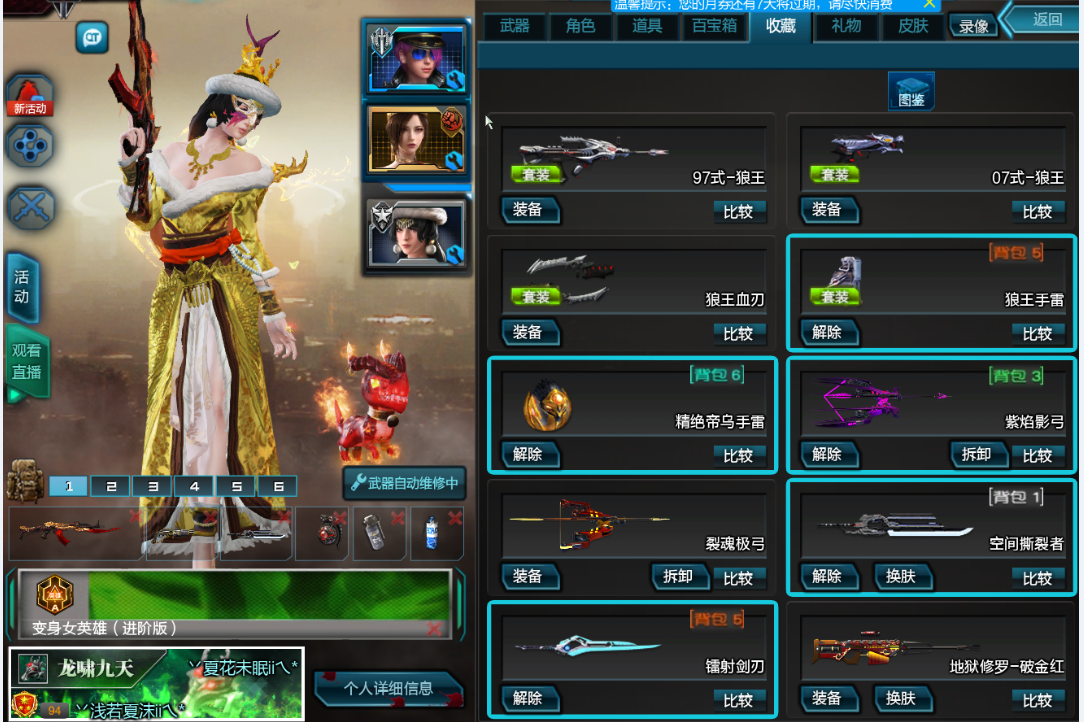Image resolution: width=1084 pixels, height=722 pixels.
Task: Equip the 地狱修罗-破金红 gun
Action: [827, 699]
